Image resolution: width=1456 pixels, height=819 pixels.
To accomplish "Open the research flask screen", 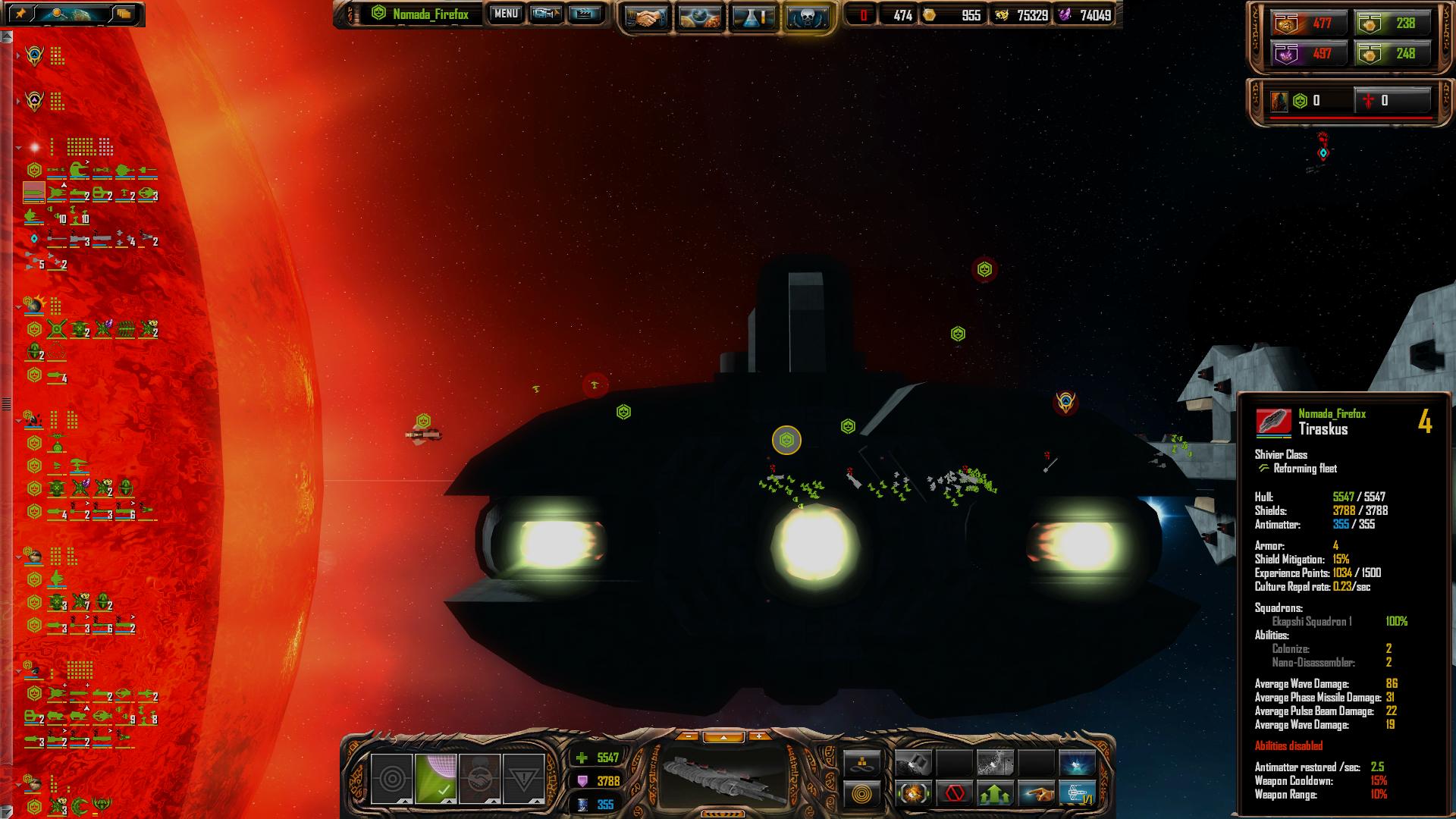I will [753, 17].
